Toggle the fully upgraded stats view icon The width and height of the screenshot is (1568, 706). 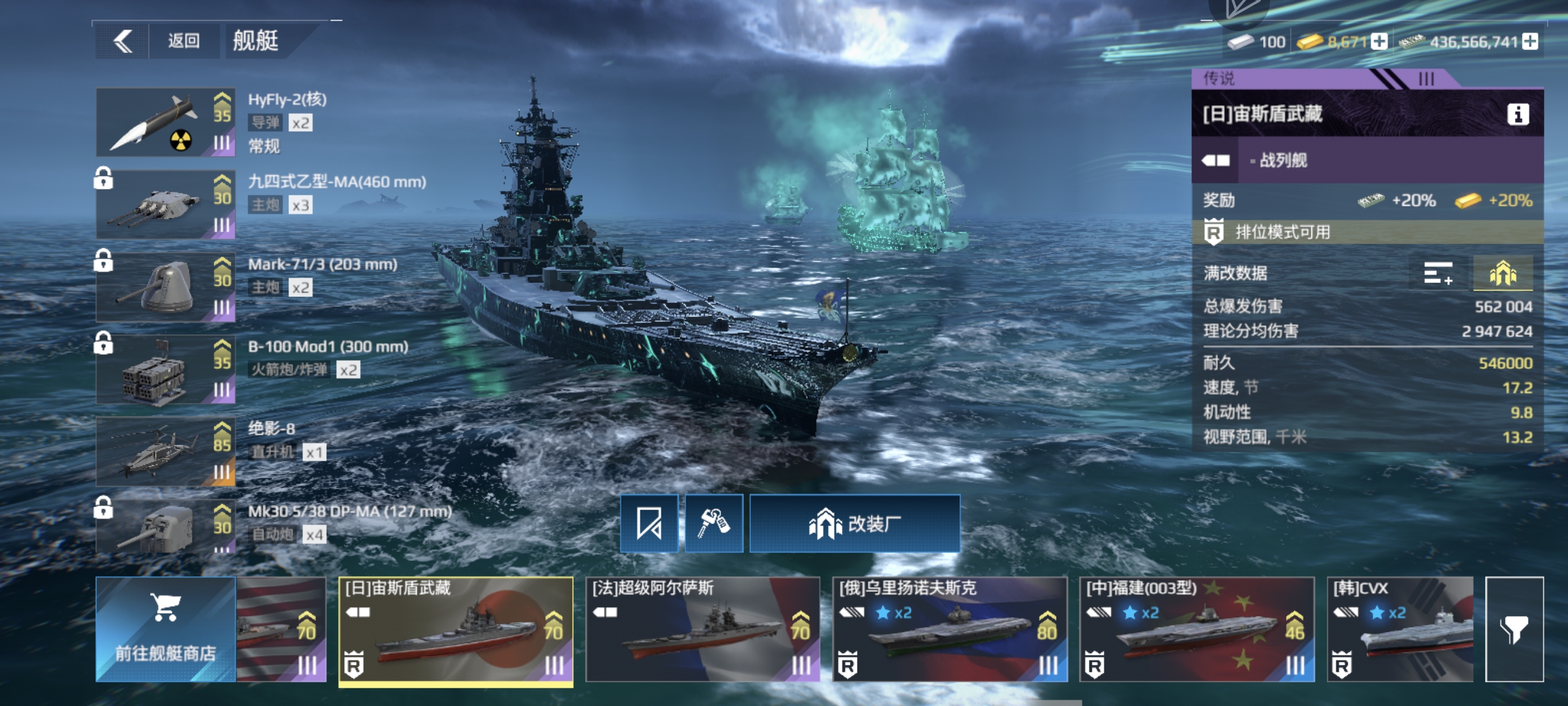point(1502,273)
